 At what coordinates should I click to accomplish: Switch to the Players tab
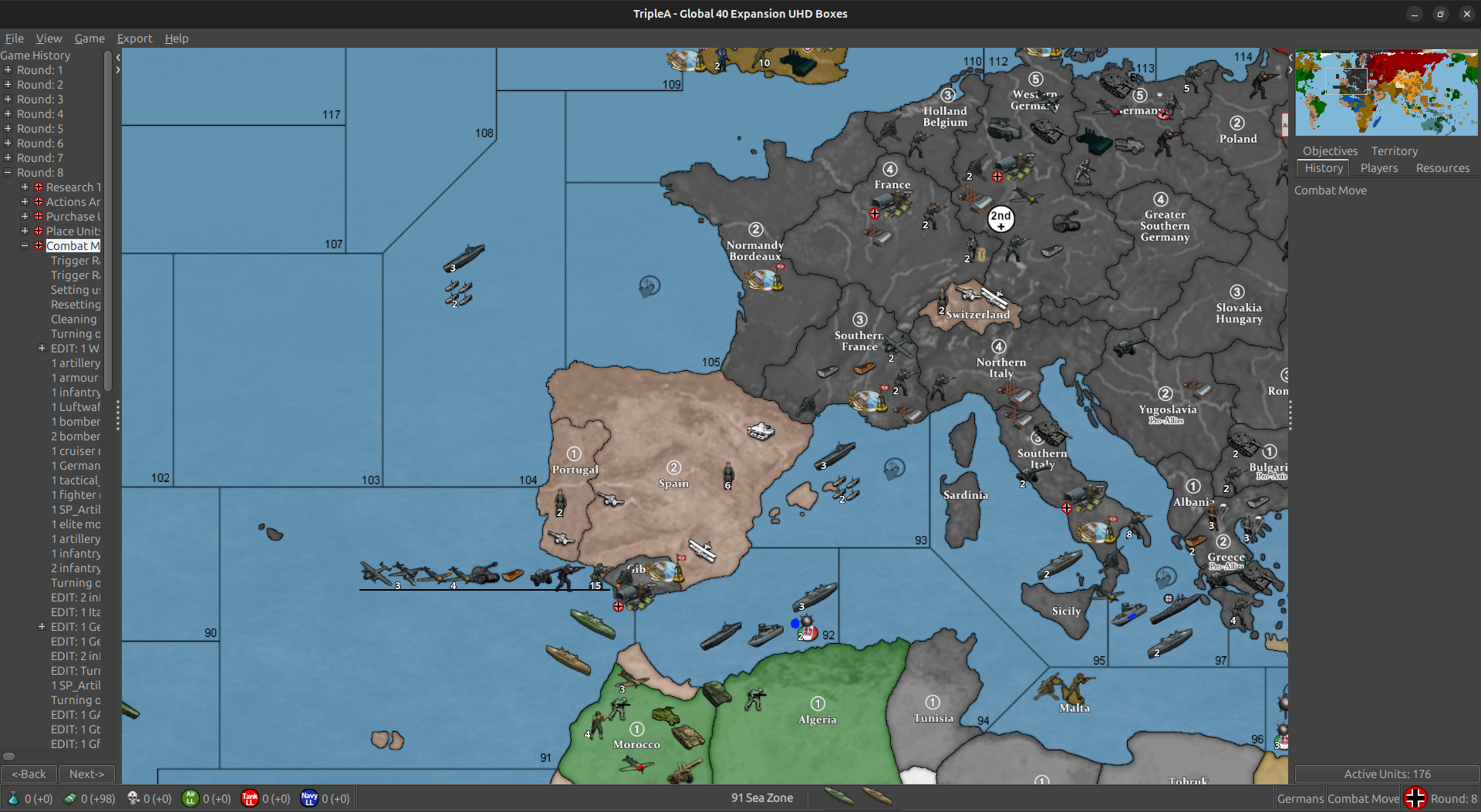pos(1379,168)
